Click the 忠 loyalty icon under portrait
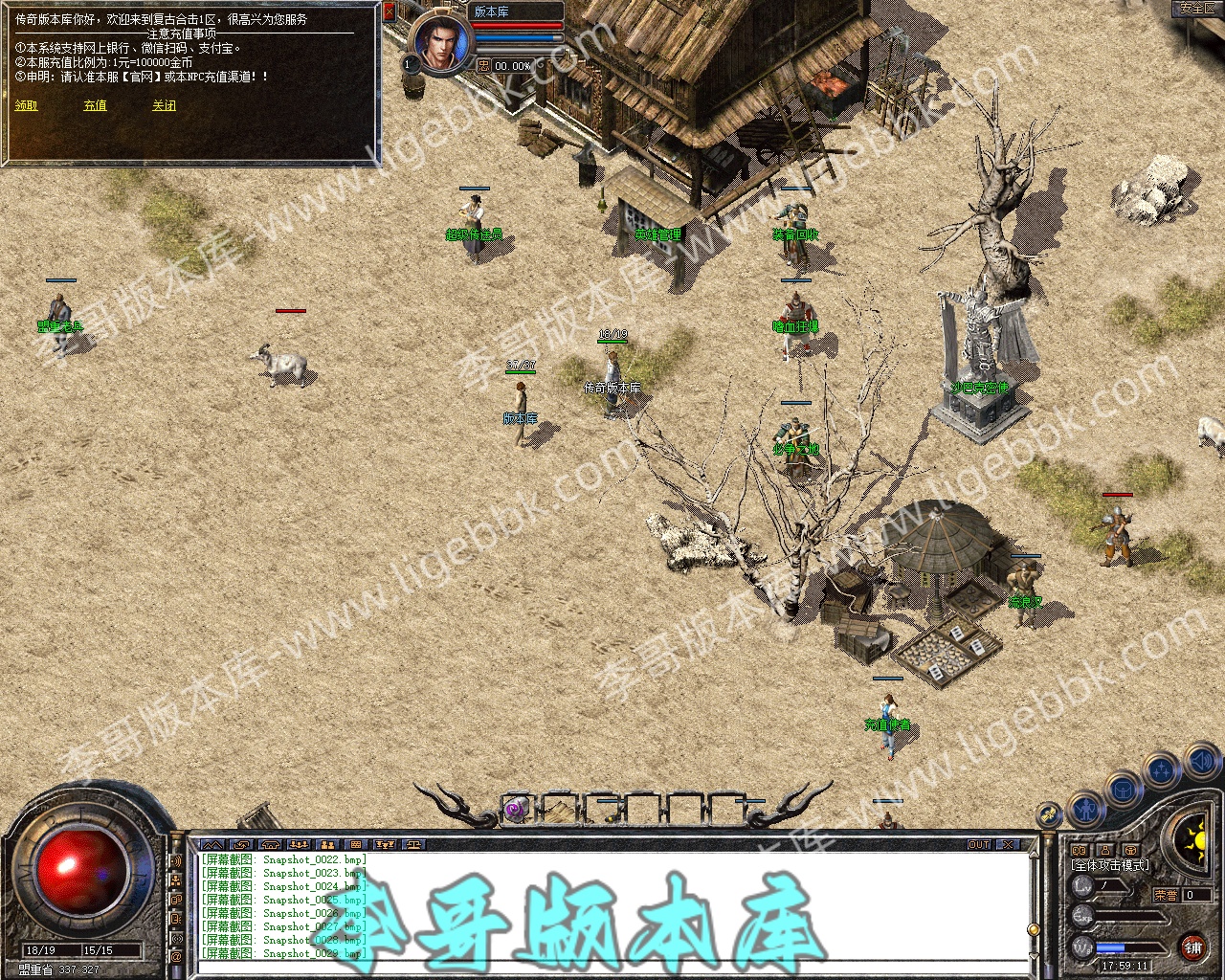Image resolution: width=1225 pixels, height=980 pixels. [483, 66]
